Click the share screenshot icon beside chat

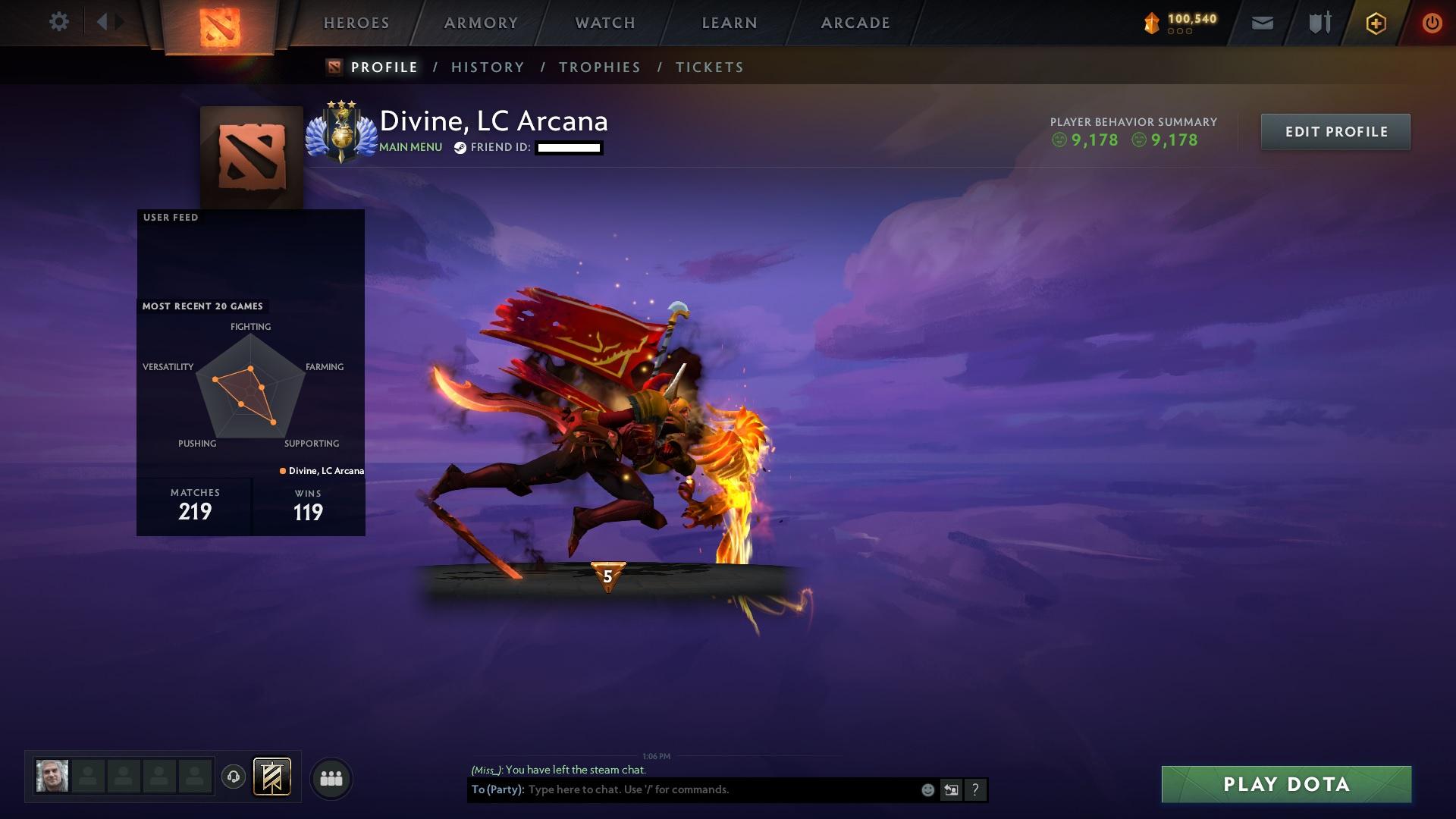pos(951,789)
